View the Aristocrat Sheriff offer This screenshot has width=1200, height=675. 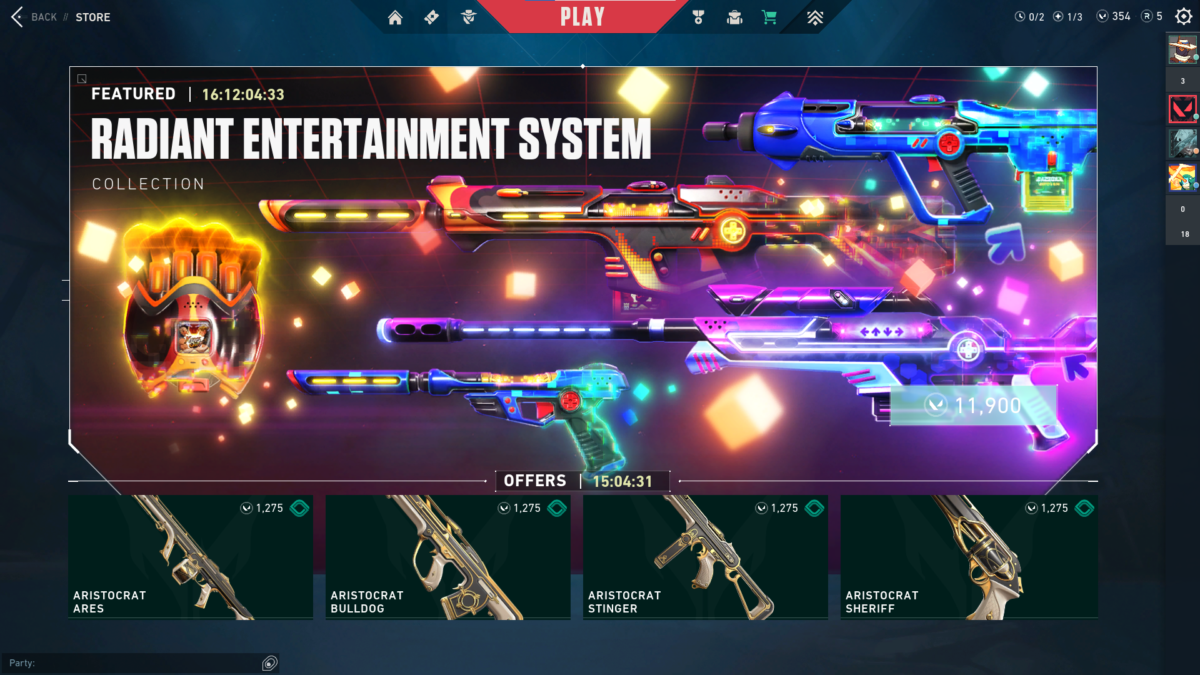[x=968, y=557]
